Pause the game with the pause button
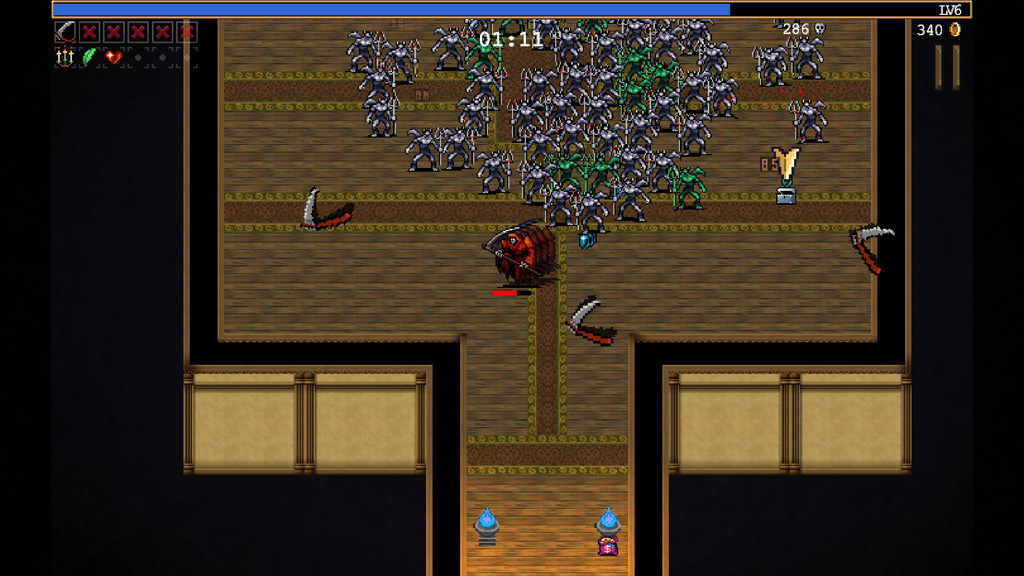The image size is (1024, 576). pos(947,66)
